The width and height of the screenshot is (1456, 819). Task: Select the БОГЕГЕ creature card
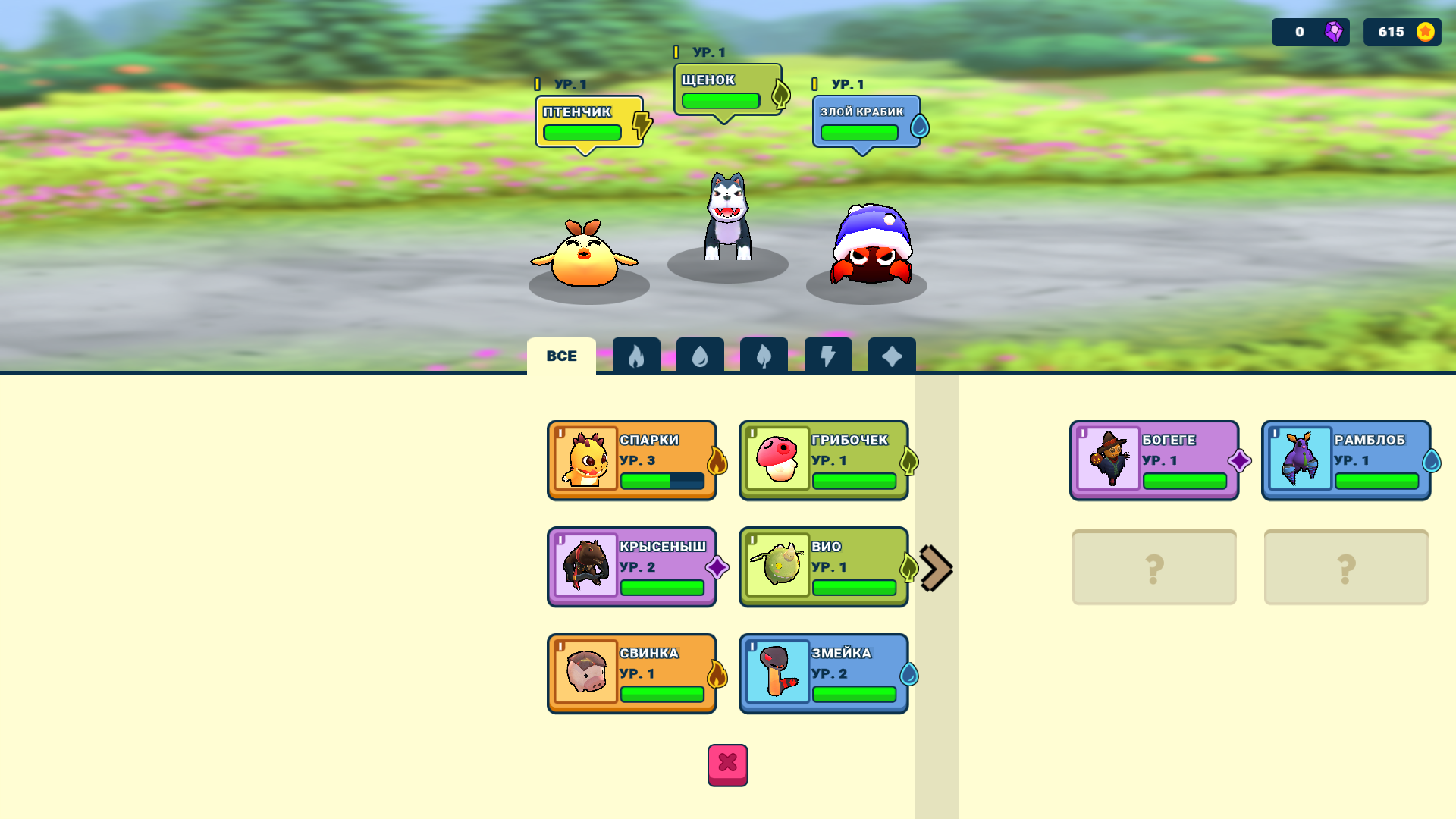(x=1154, y=460)
